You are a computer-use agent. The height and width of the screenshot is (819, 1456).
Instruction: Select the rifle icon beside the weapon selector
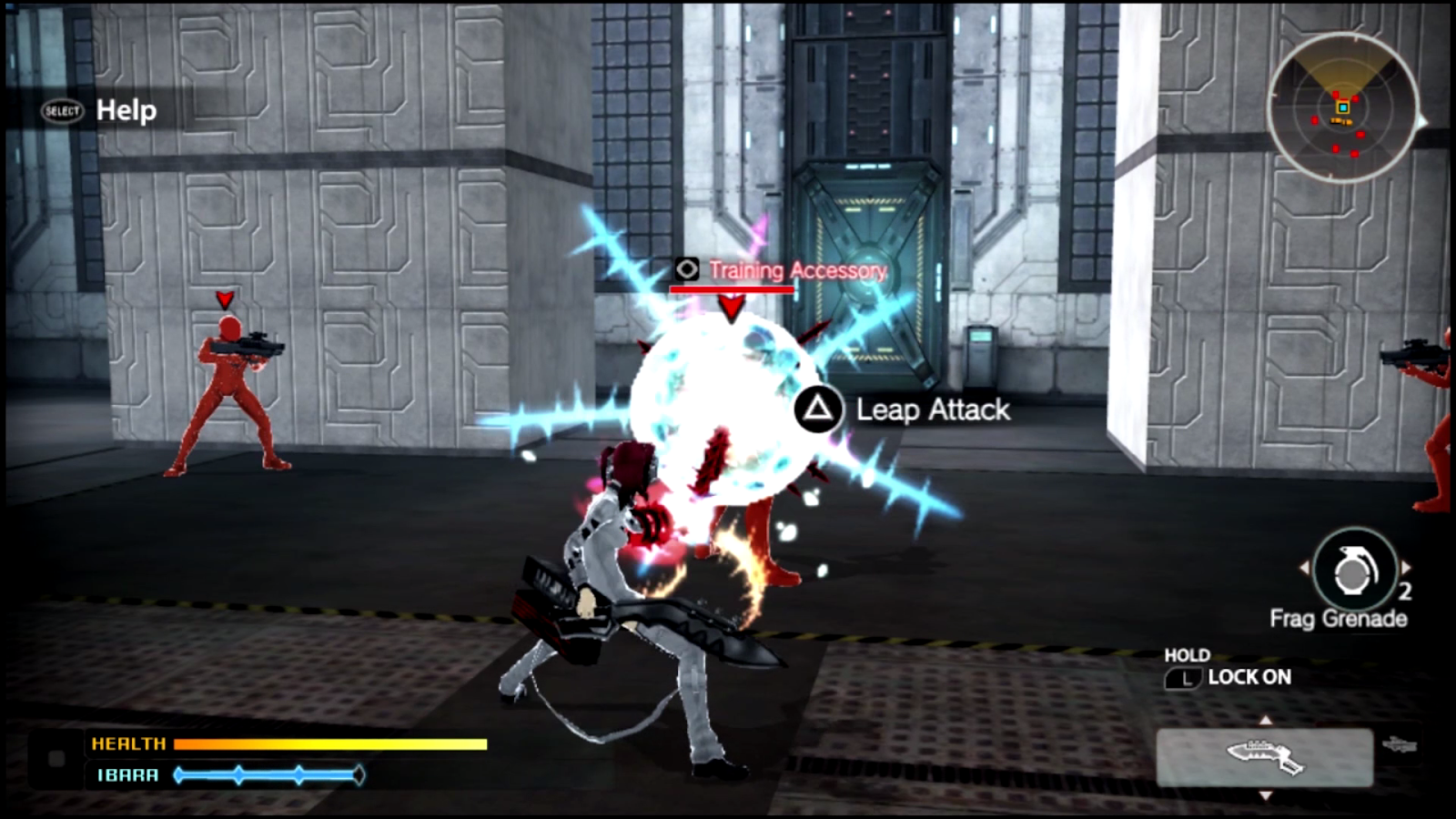(x=1399, y=744)
